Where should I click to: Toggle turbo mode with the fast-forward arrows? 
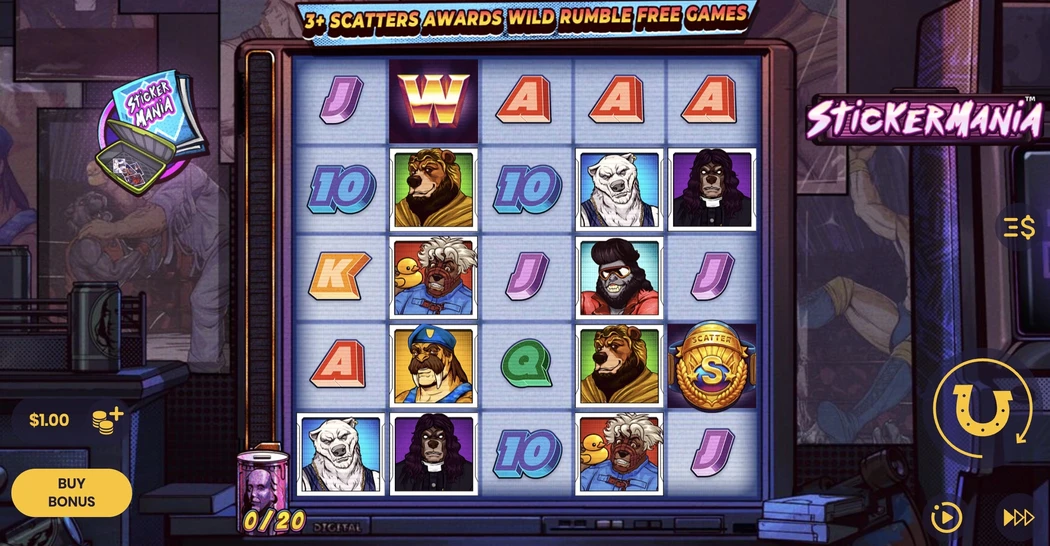[1018, 517]
